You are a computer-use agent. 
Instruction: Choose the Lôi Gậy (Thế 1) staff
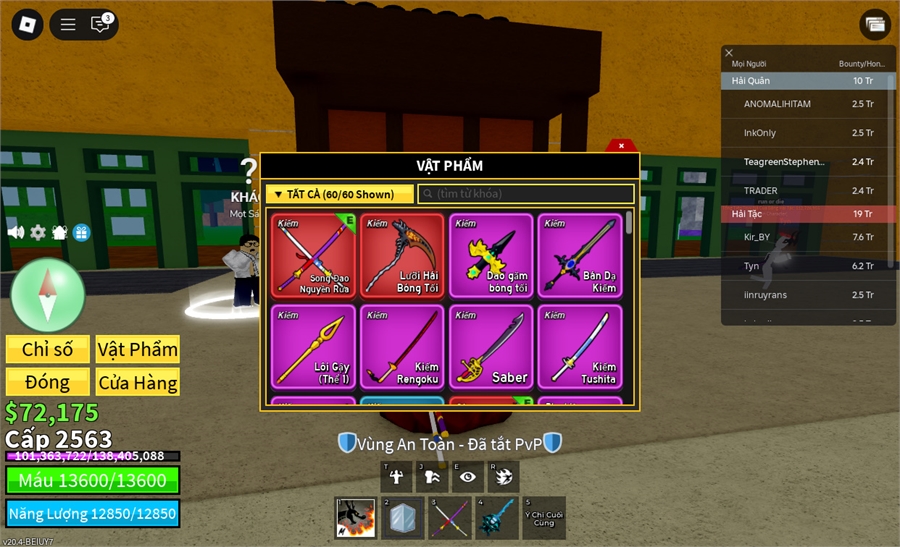tap(313, 346)
